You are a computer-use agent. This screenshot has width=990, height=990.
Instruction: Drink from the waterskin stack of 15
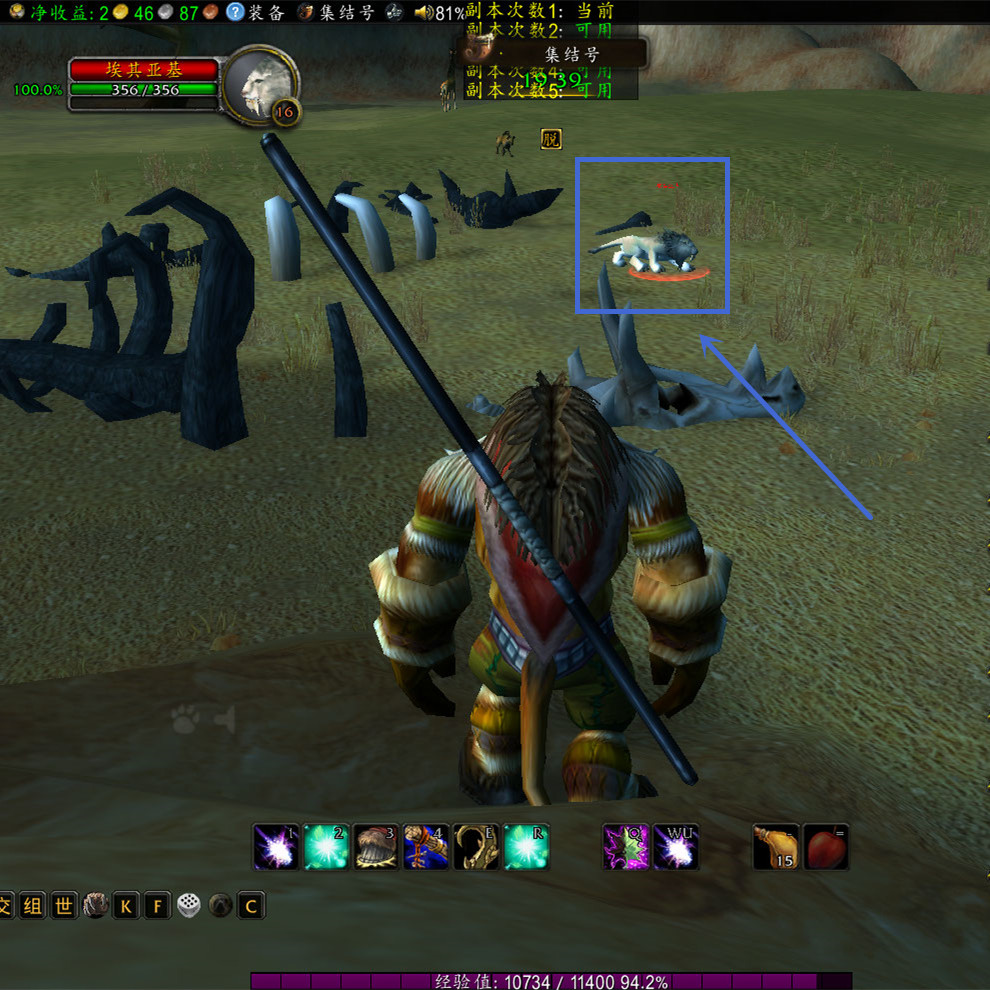click(776, 847)
